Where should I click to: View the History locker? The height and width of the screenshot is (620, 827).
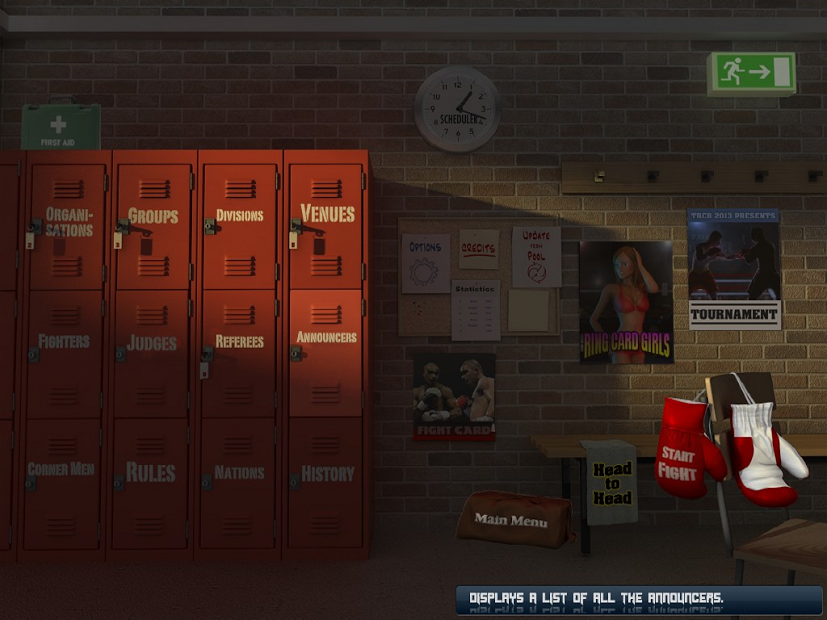(327, 474)
